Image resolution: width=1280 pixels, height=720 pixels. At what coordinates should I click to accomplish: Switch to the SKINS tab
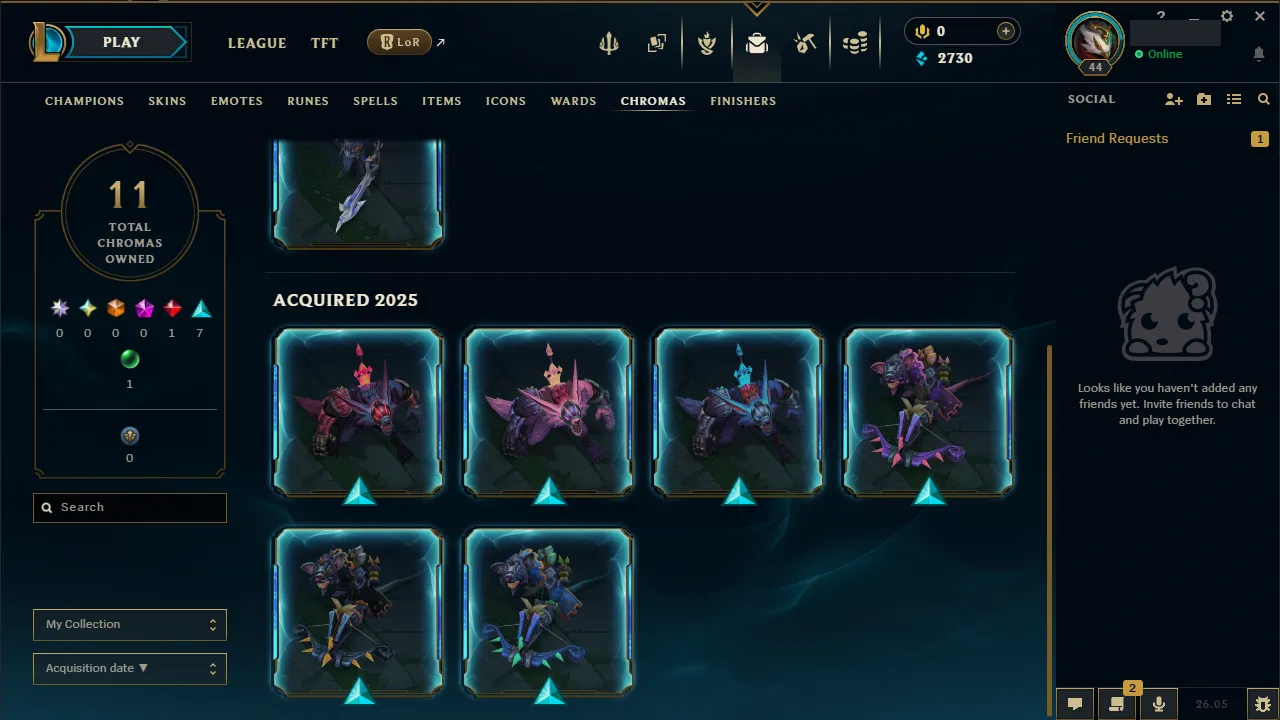click(167, 100)
